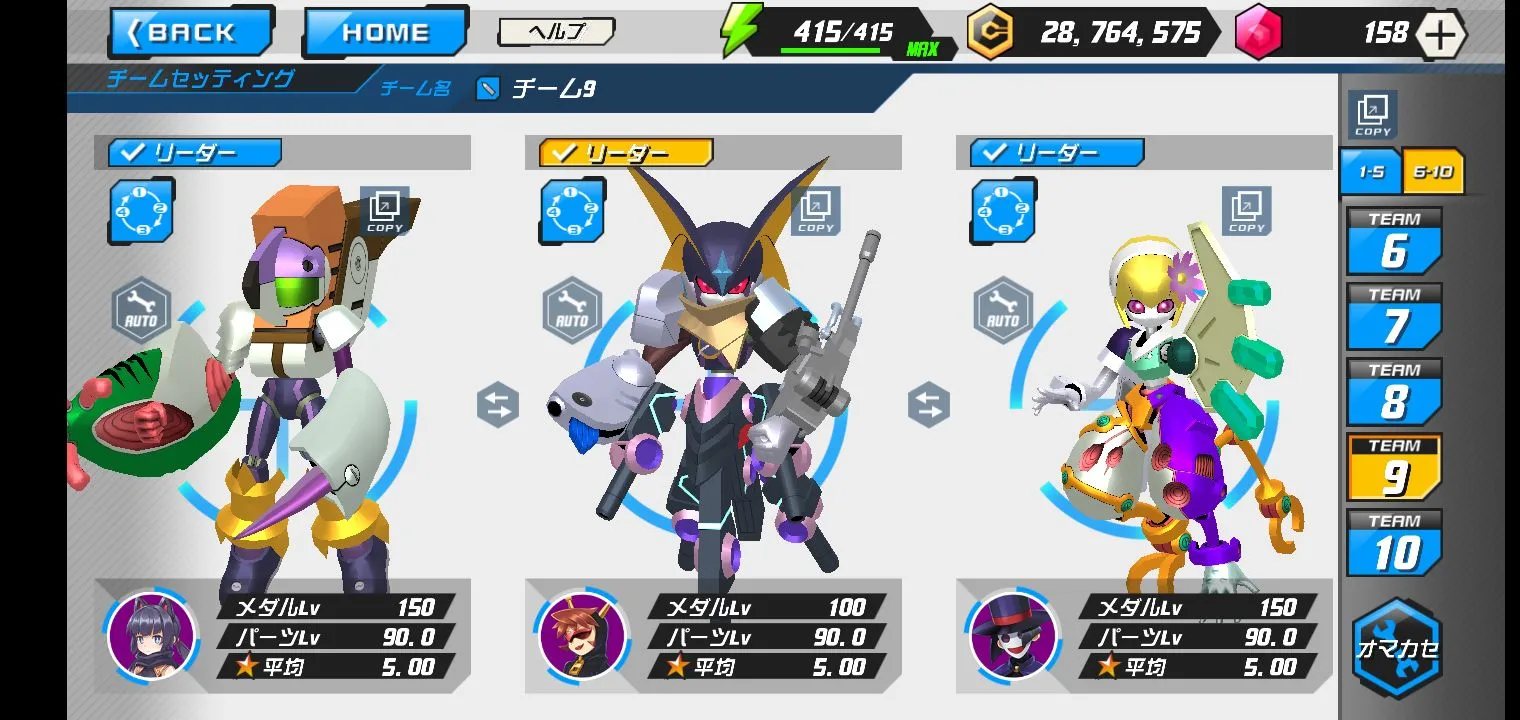1520x720 pixels.
Task: Select TEAM 7
Action: click(1394, 317)
